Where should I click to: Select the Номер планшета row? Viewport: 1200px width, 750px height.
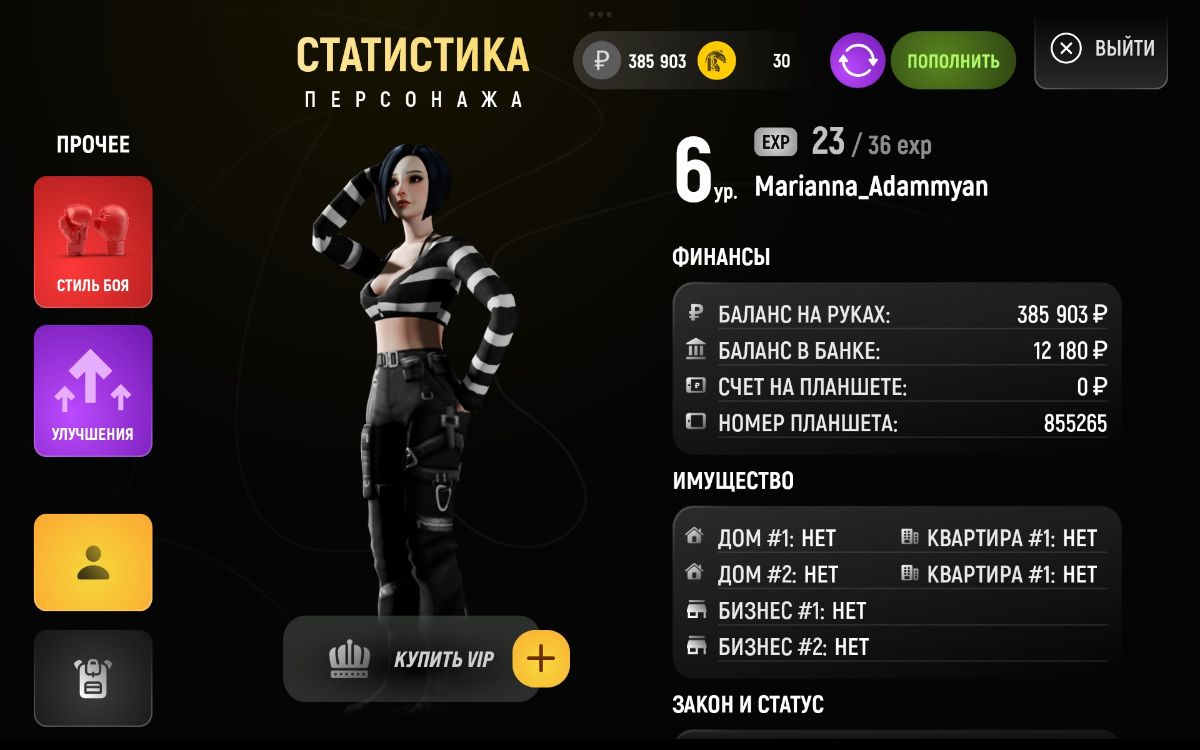(896, 423)
